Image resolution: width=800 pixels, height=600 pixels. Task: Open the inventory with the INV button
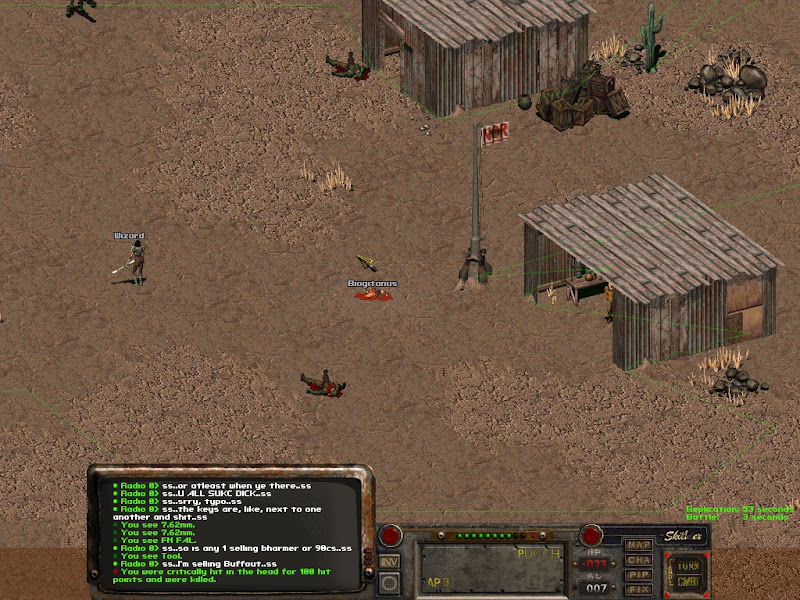click(x=390, y=562)
